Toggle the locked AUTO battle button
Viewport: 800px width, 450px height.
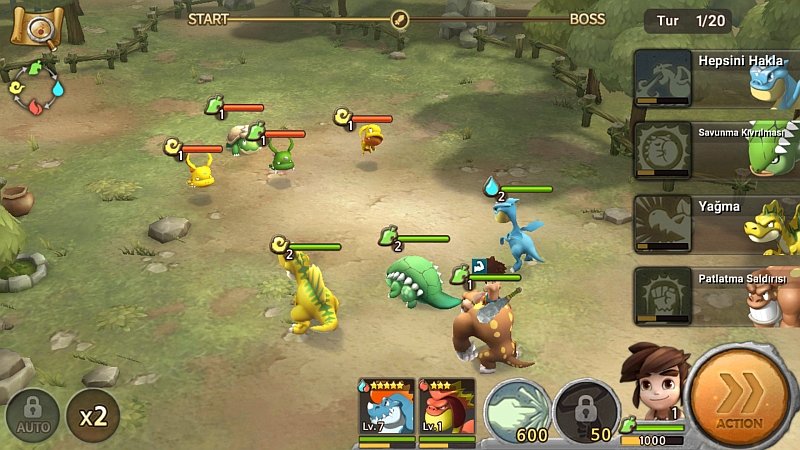[33, 414]
